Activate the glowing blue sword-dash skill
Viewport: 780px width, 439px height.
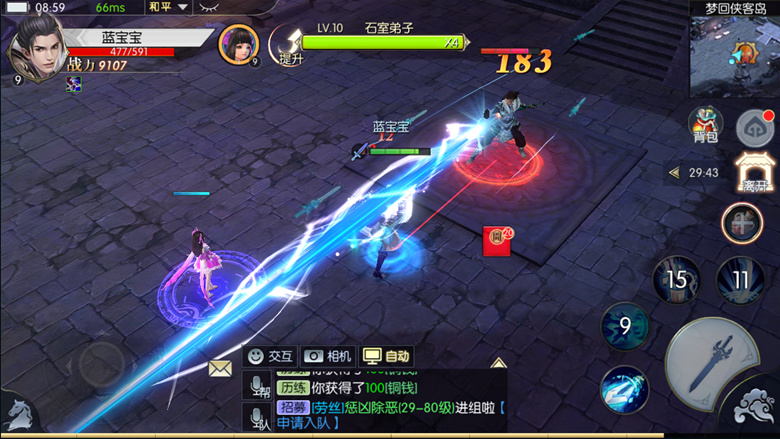pyautogui.click(x=625, y=390)
